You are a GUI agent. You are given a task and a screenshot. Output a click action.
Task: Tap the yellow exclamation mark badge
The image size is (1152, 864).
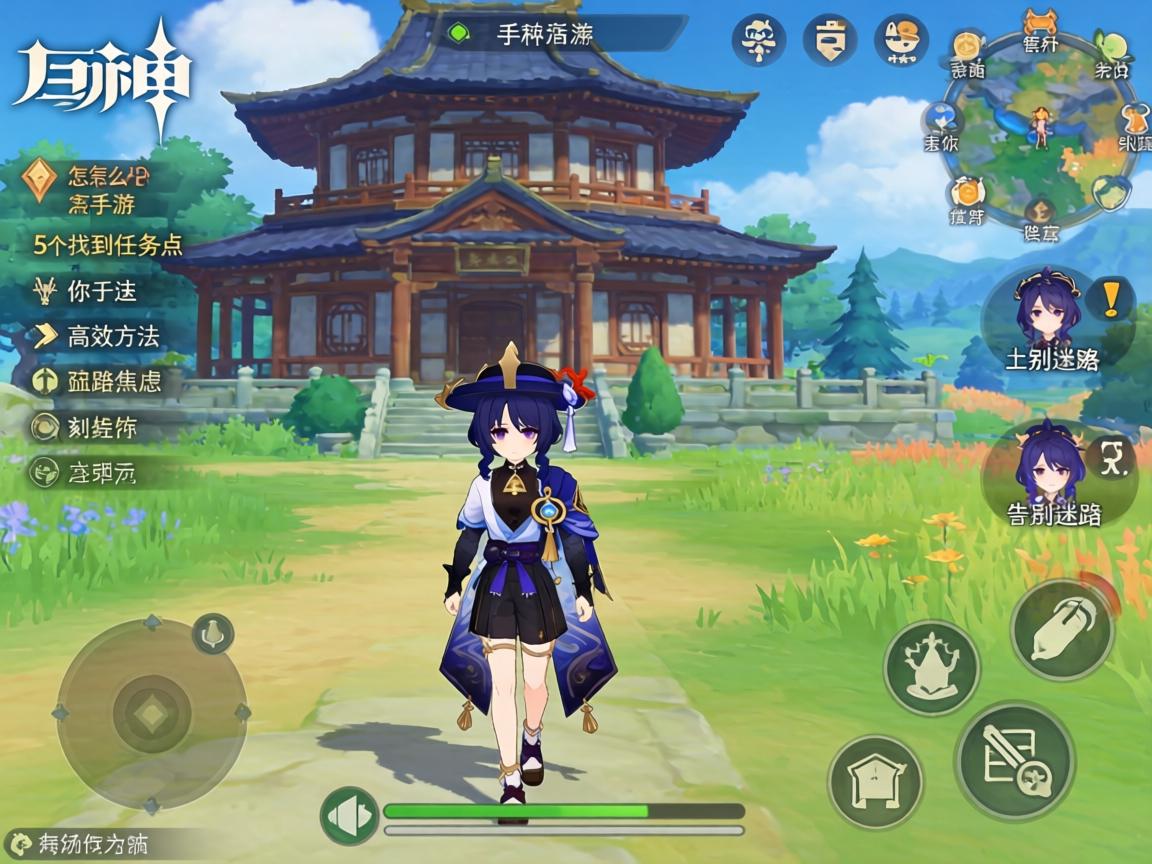[x=1111, y=297]
